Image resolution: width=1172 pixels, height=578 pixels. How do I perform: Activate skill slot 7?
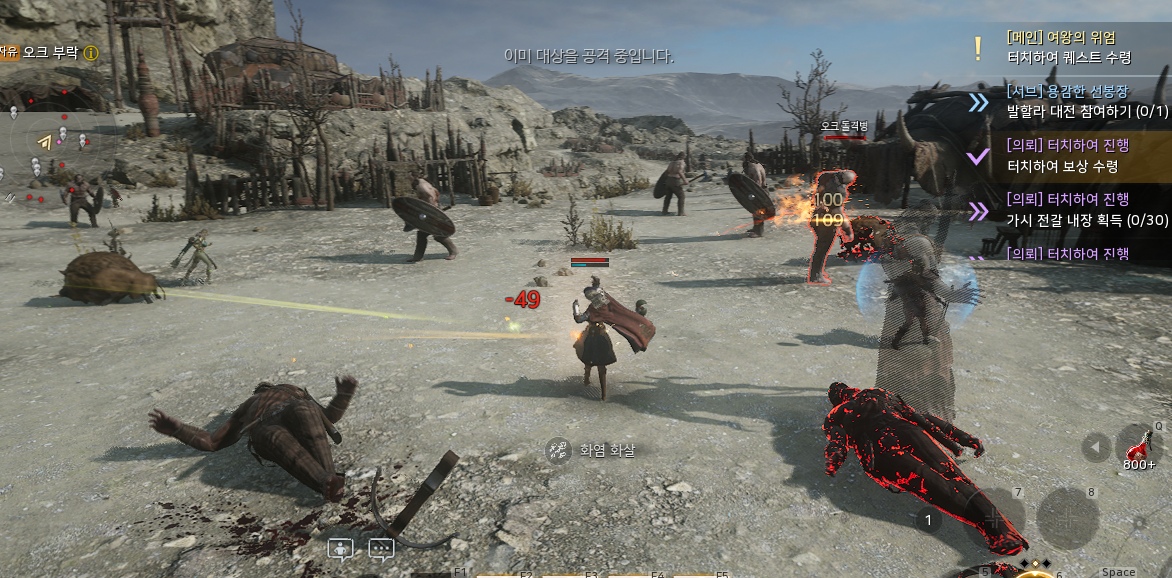[994, 517]
